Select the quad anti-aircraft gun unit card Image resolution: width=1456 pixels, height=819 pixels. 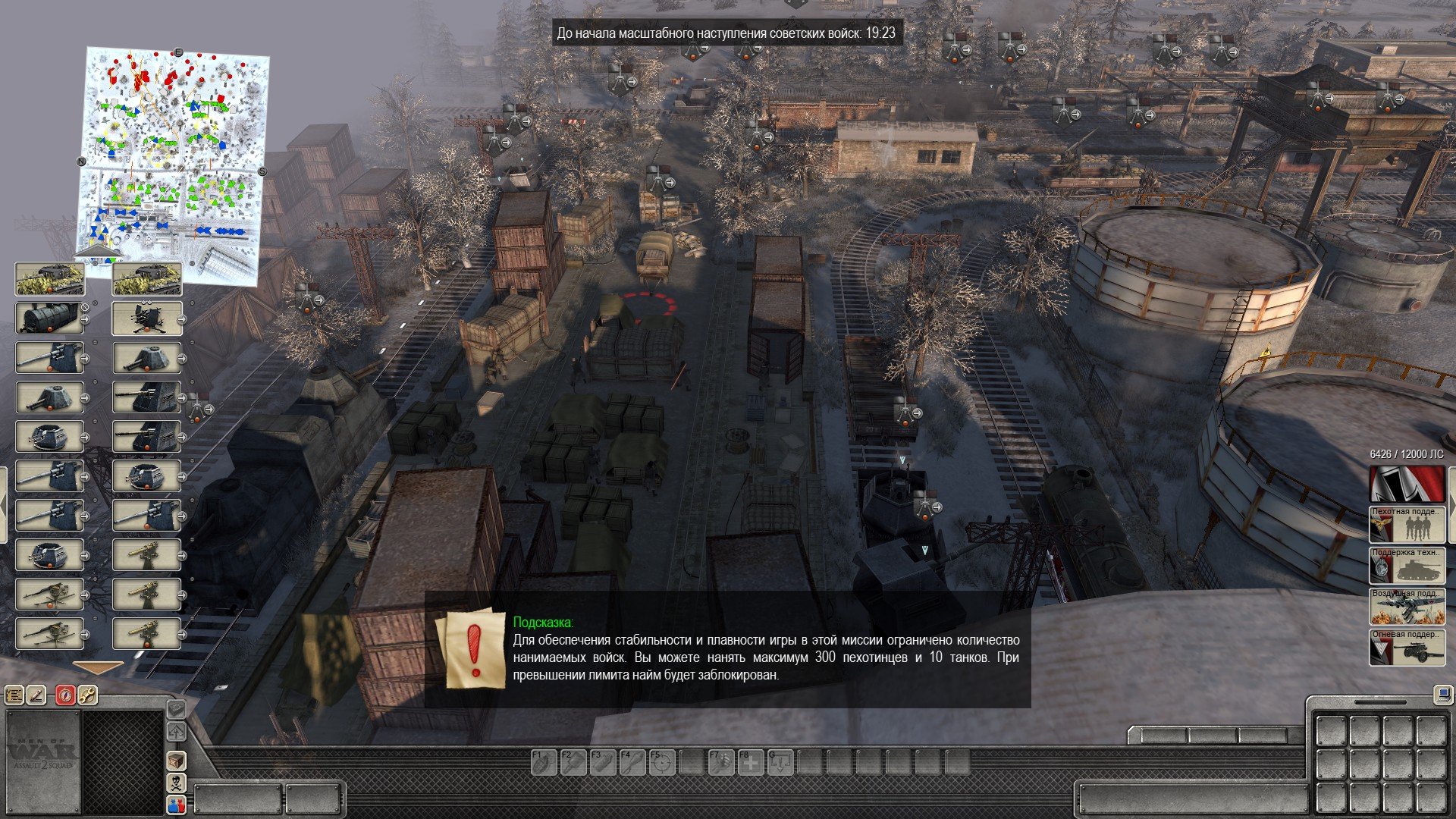tap(147, 318)
